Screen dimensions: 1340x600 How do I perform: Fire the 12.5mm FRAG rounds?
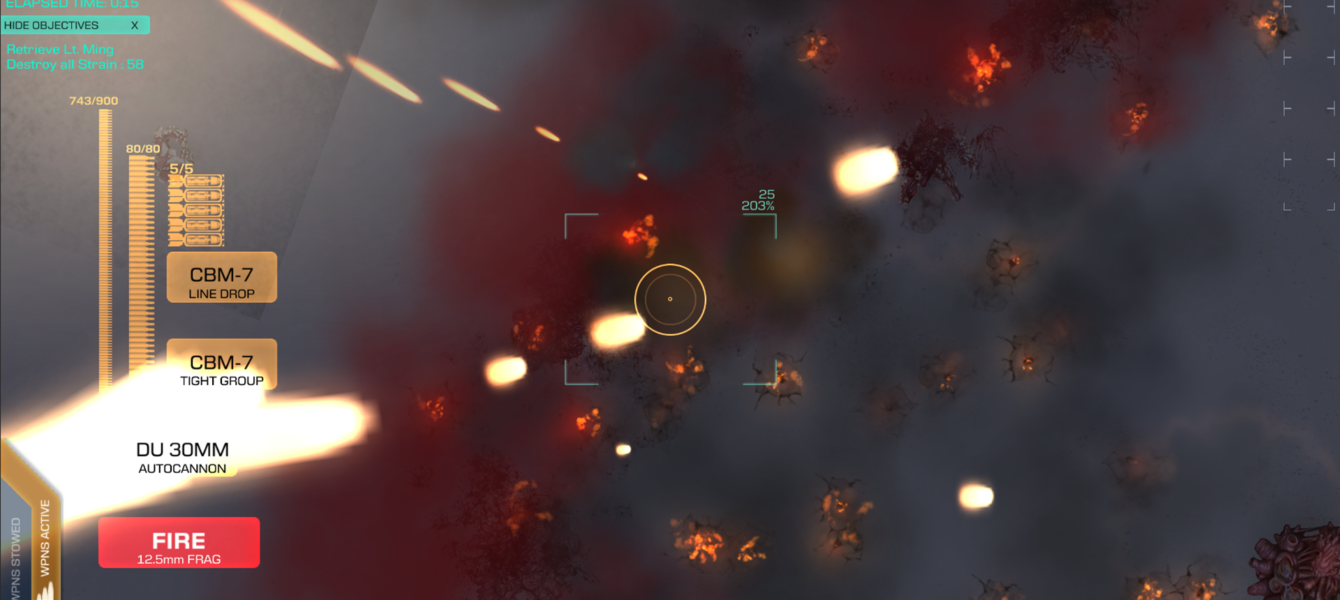[x=179, y=543]
